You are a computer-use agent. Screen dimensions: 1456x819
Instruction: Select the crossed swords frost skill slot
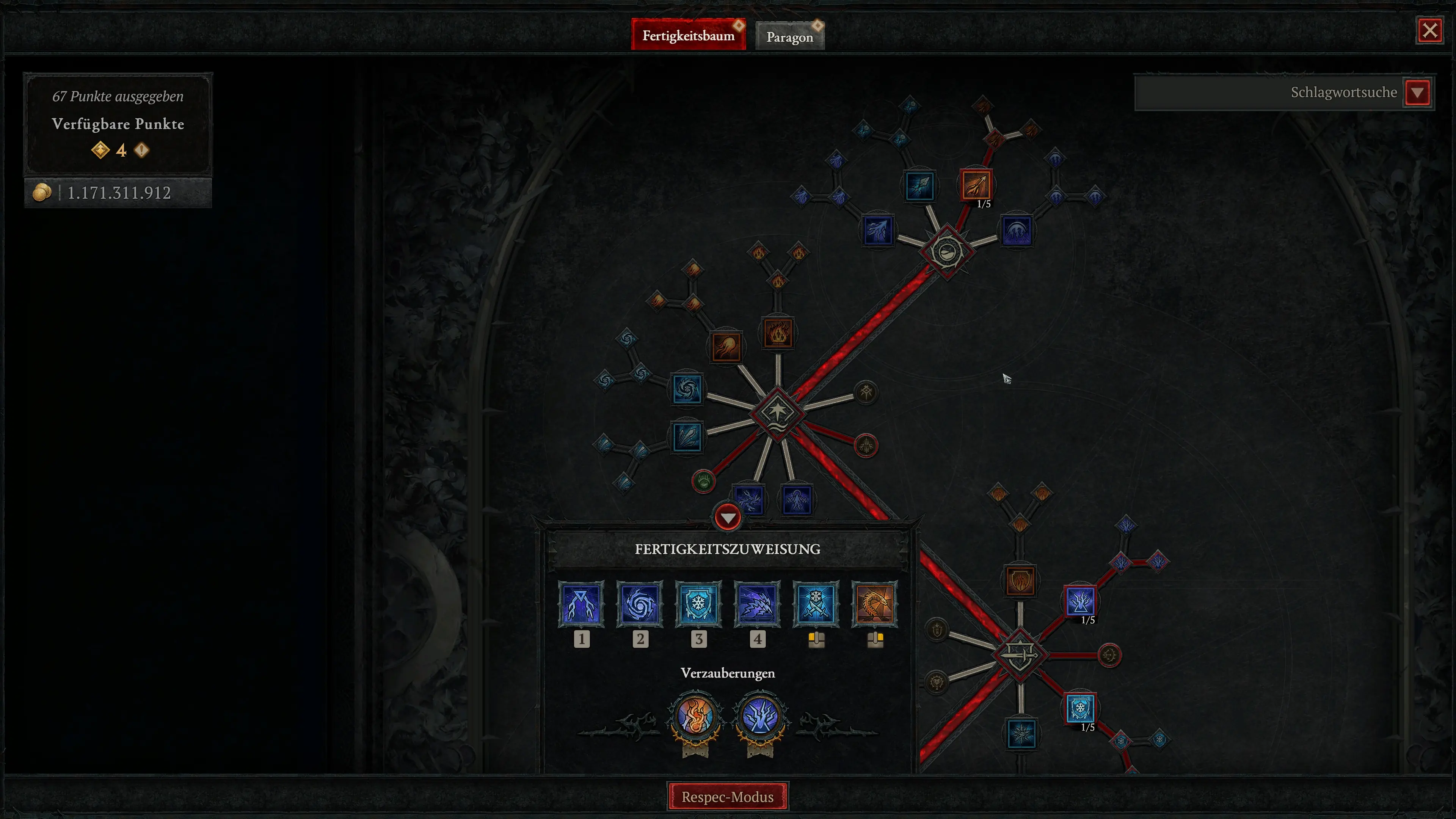tap(816, 604)
